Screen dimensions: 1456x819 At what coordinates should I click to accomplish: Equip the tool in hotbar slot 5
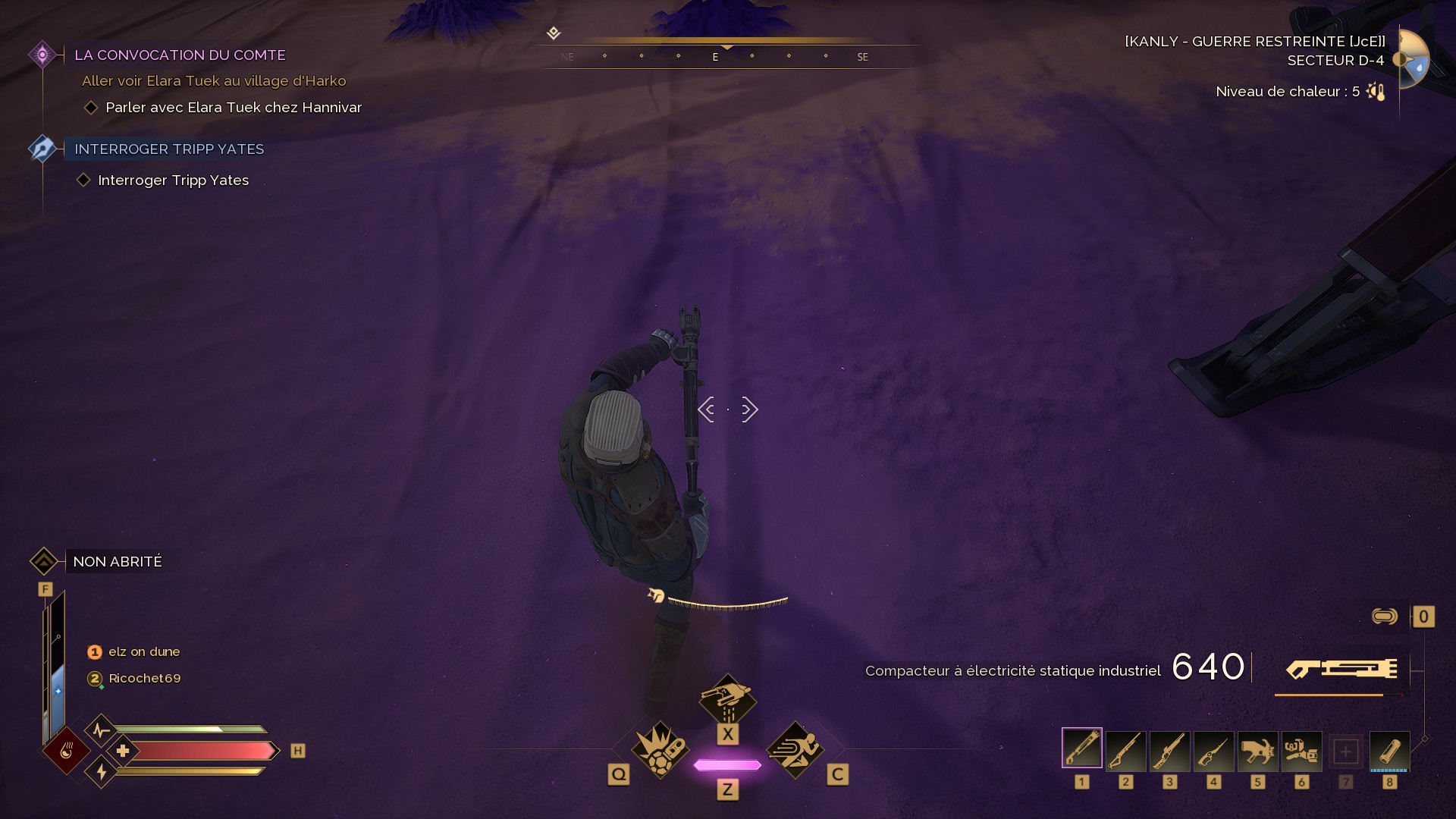(x=1257, y=750)
